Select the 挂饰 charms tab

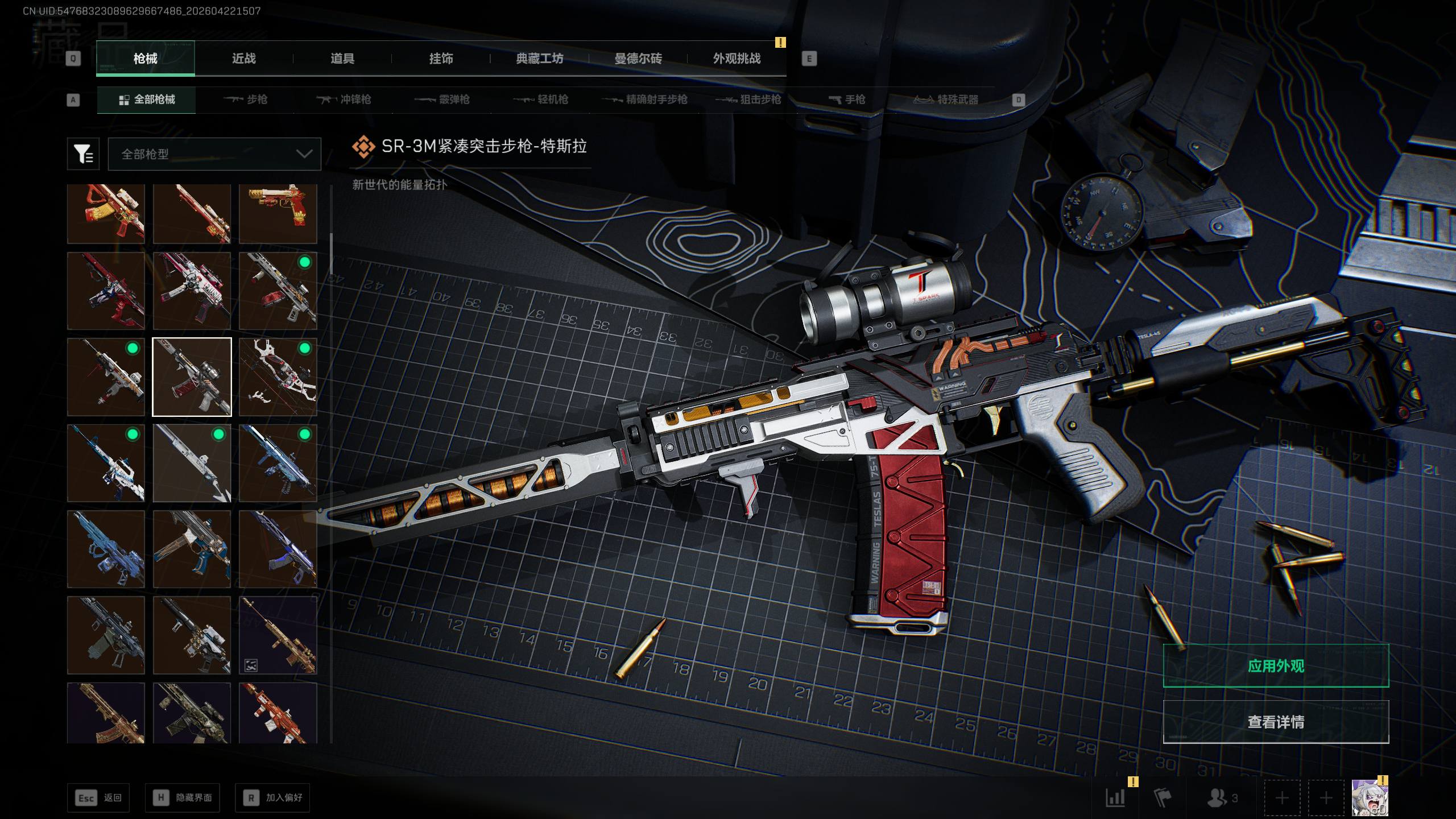(441, 59)
